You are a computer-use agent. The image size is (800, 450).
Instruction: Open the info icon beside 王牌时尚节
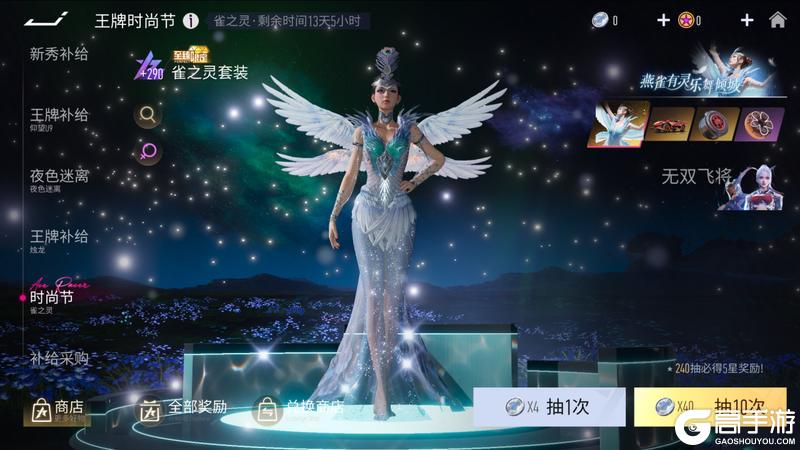190,21
